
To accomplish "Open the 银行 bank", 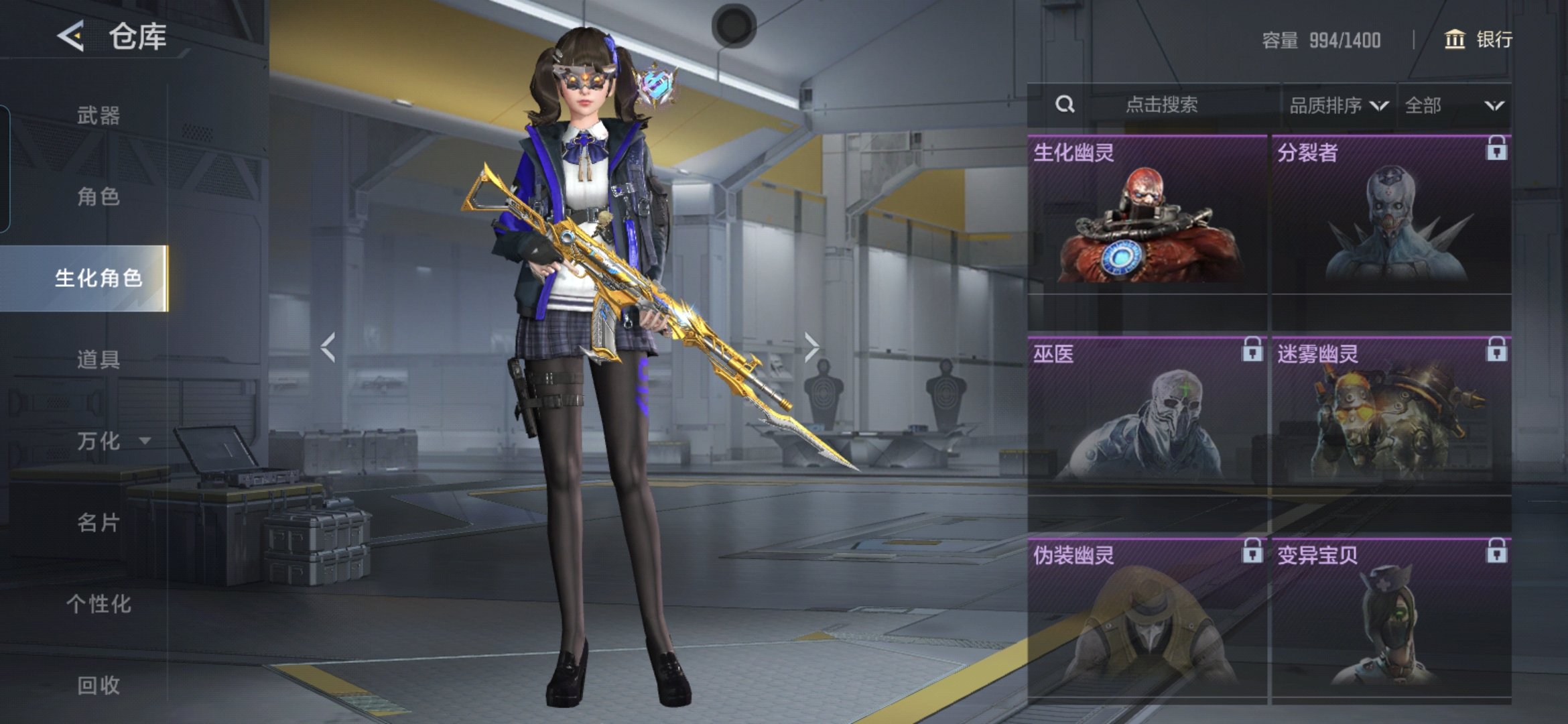I will (1478, 40).
